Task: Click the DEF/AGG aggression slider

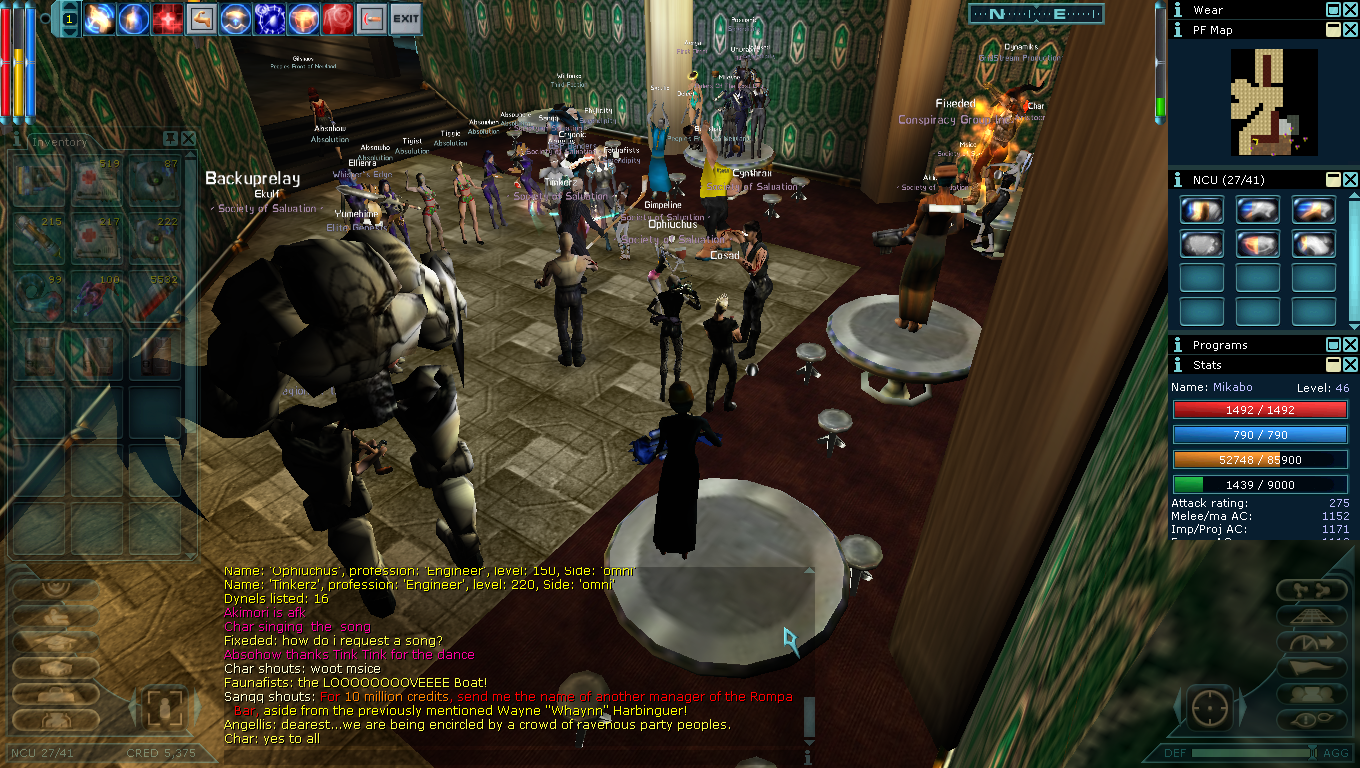Action: coord(1250,752)
